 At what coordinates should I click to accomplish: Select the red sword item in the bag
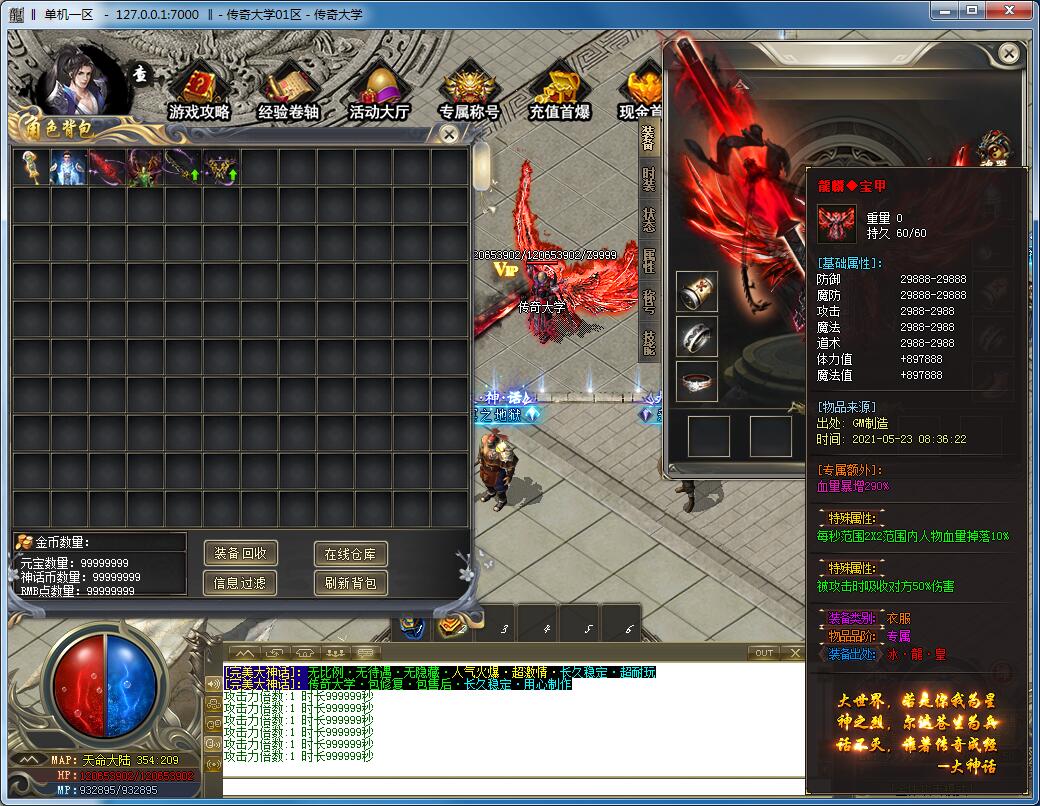[x=107, y=167]
